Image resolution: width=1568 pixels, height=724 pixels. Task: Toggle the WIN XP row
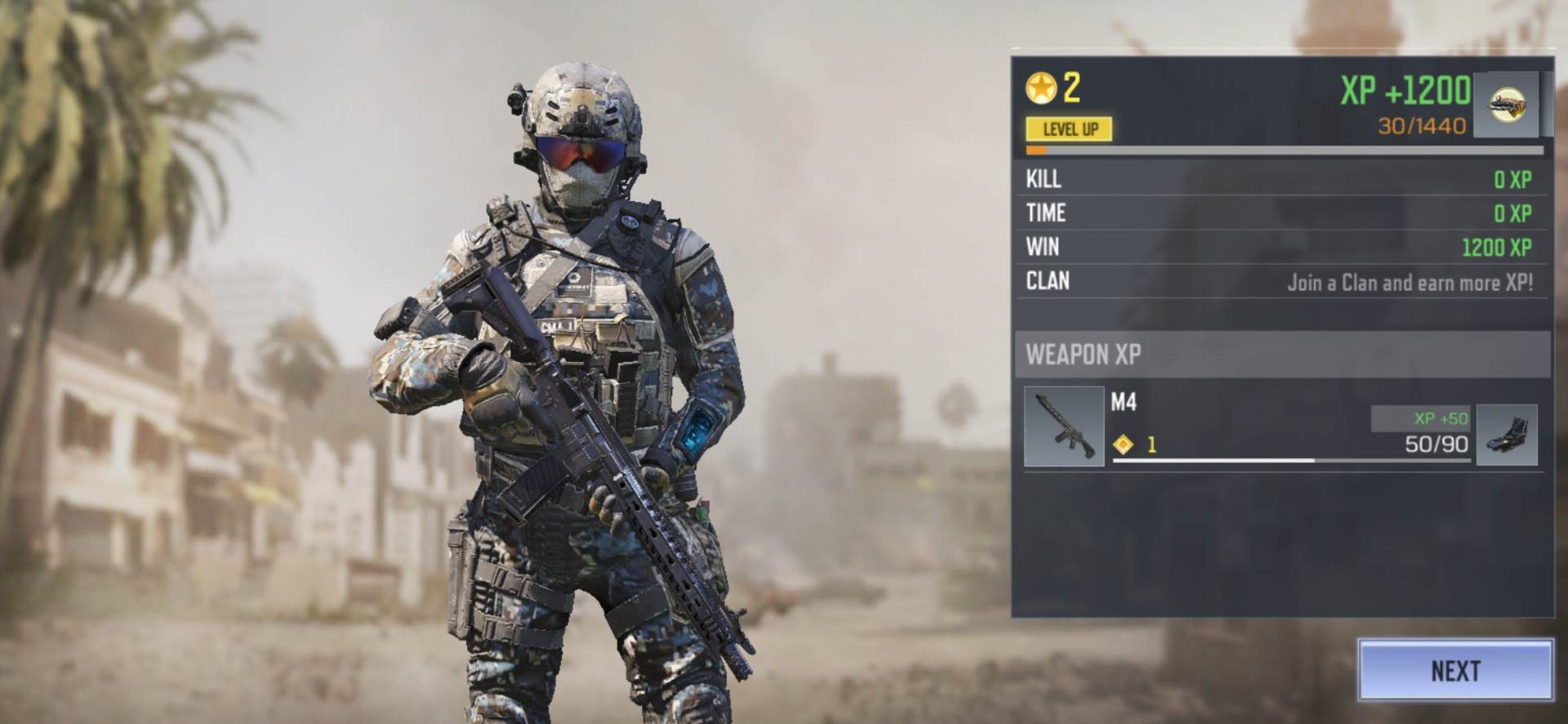pyautogui.click(x=1282, y=248)
